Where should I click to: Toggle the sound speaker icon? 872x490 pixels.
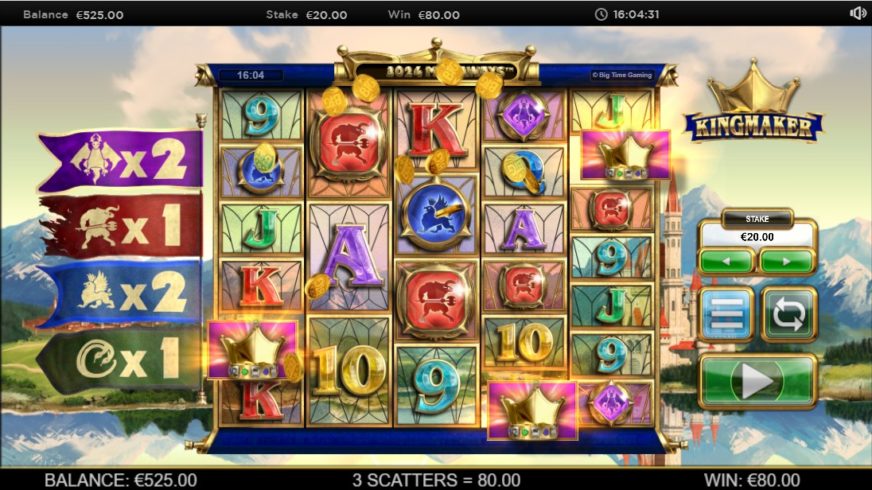857,14
